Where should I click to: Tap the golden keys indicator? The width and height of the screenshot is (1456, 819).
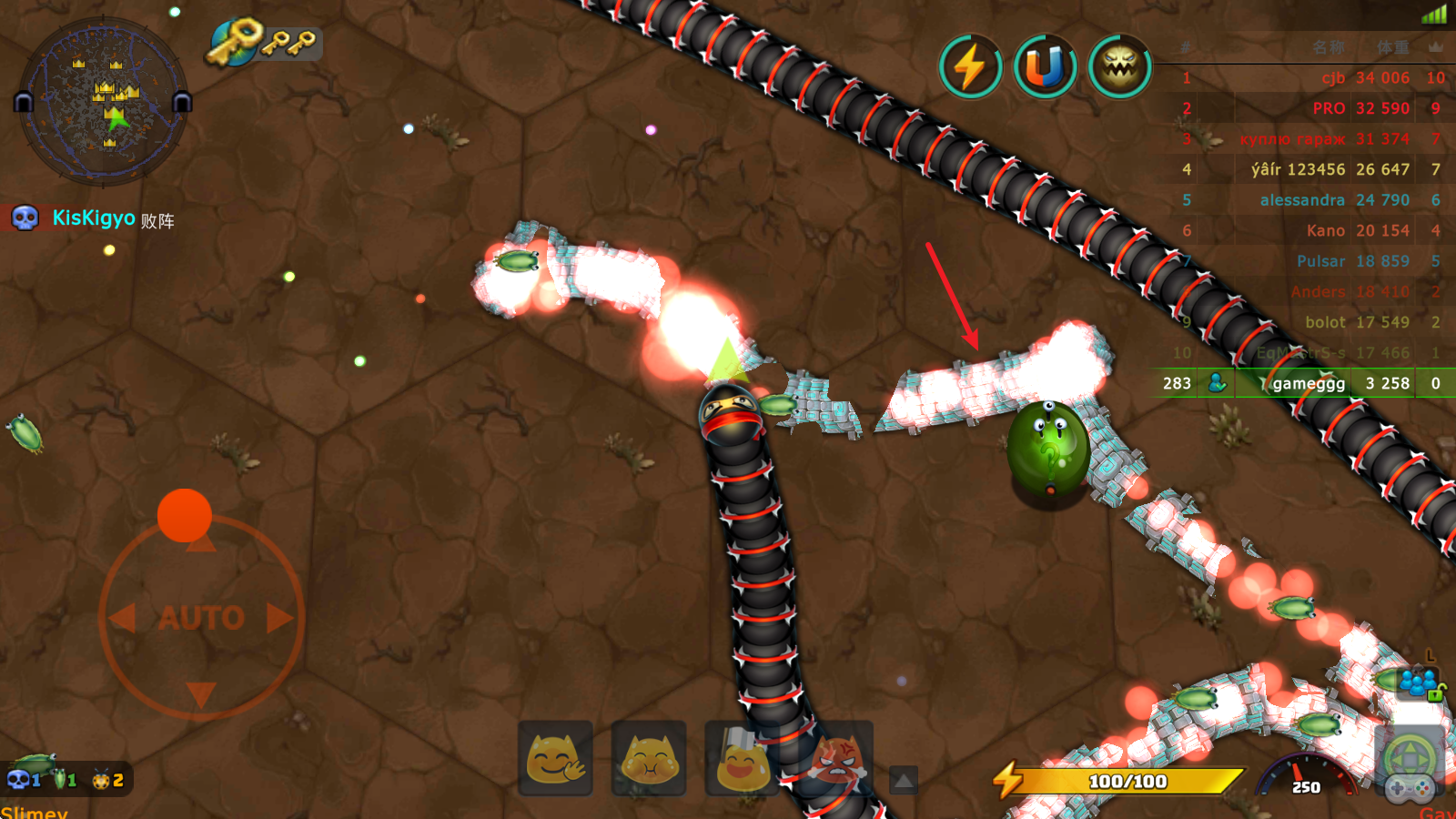coord(264,42)
